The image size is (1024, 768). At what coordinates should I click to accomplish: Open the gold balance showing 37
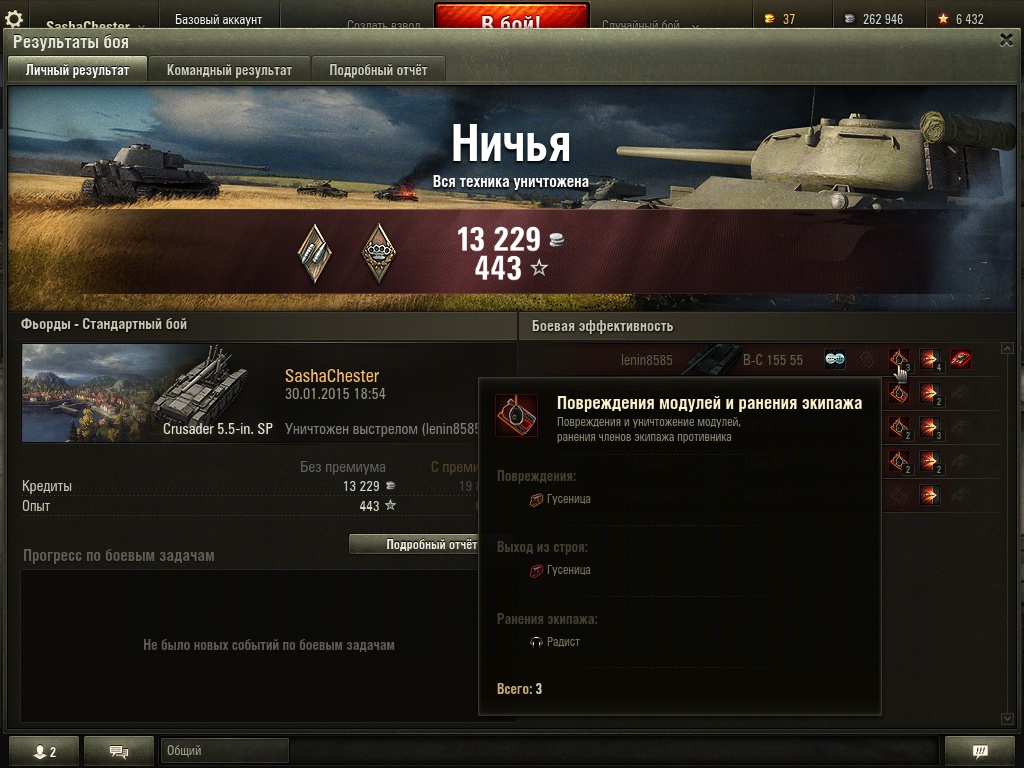tap(780, 19)
